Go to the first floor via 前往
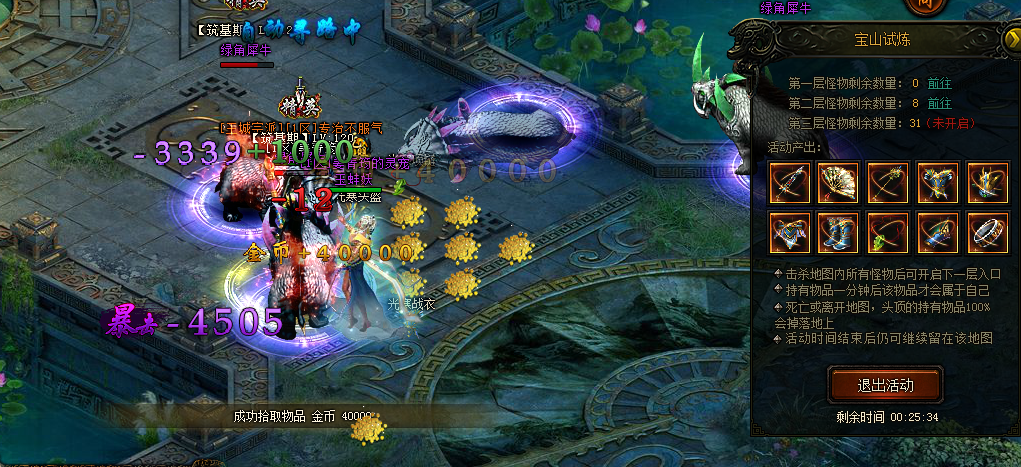This screenshot has height=467, width=1021. [939, 83]
